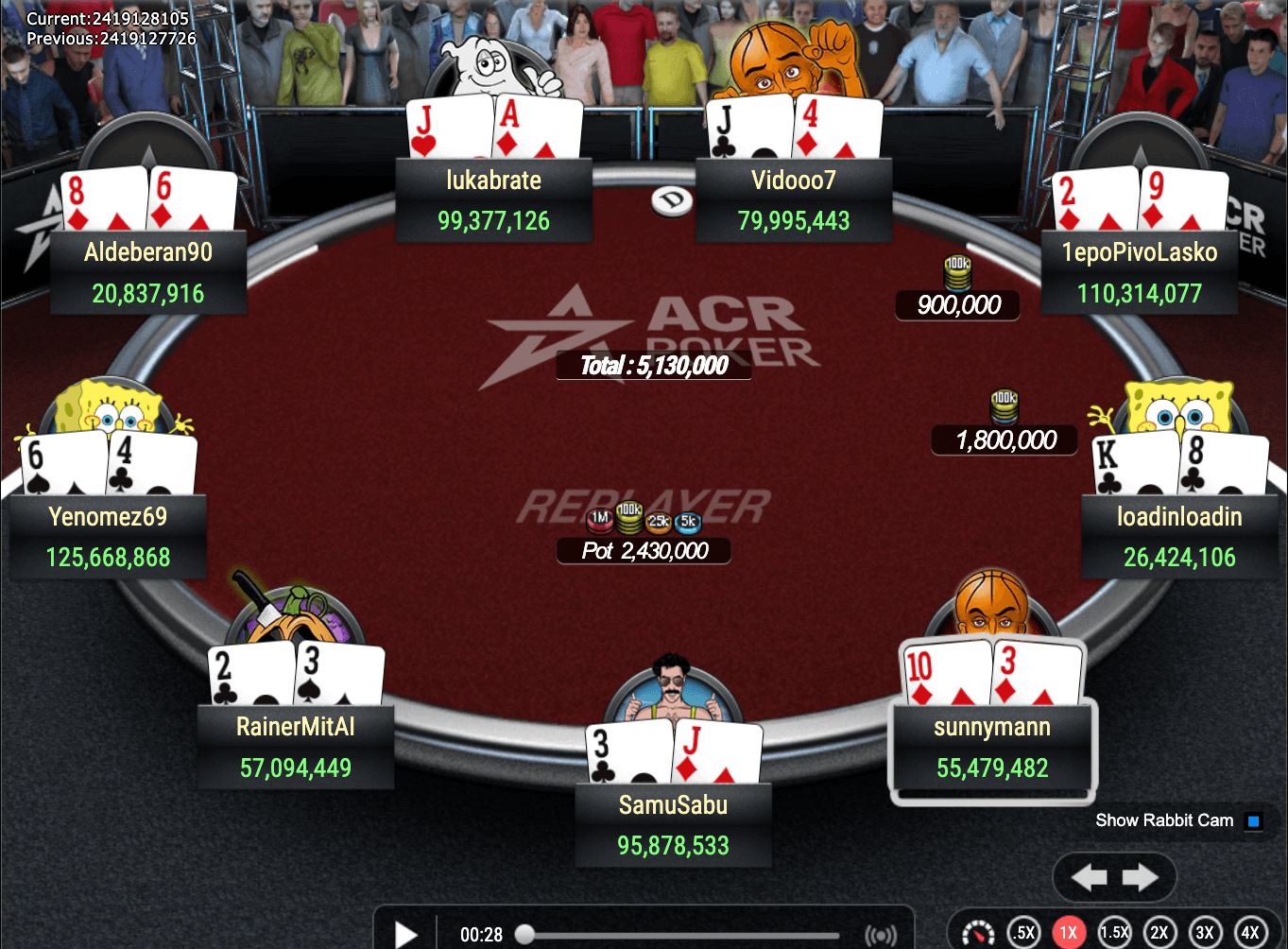Choose the 4X speed button
1288x949 pixels.
1250,933
